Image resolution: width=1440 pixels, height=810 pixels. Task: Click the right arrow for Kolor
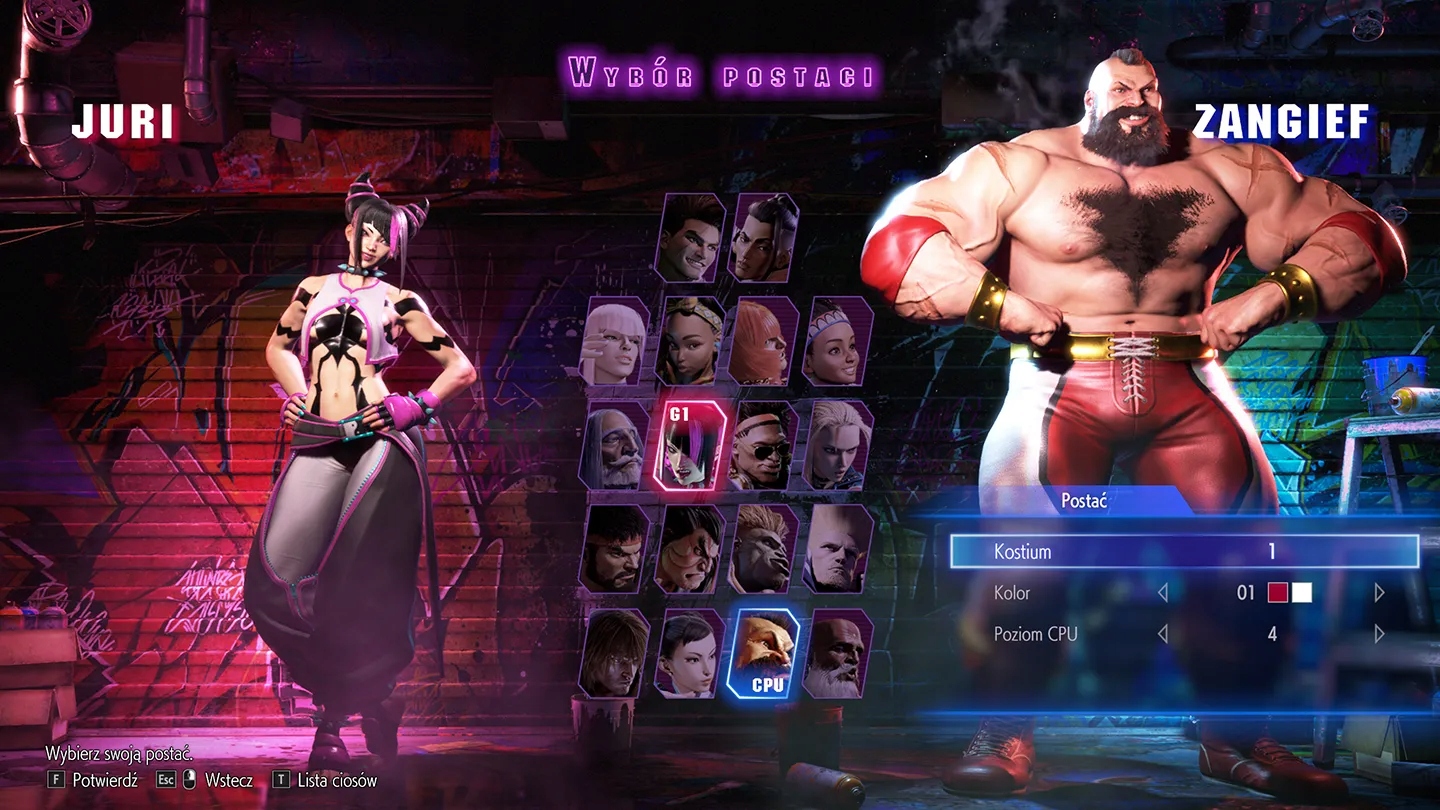[1379, 593]
